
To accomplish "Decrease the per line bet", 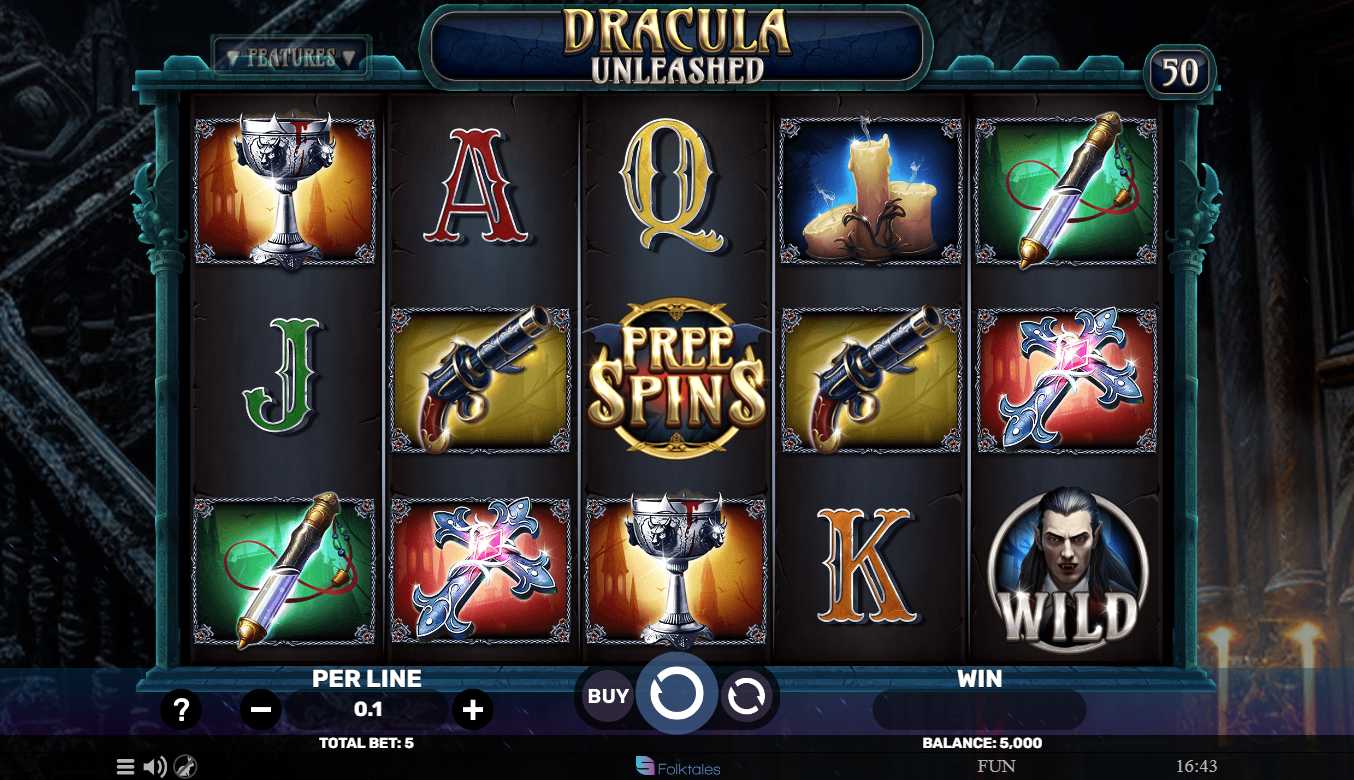I will click(261, 710).
